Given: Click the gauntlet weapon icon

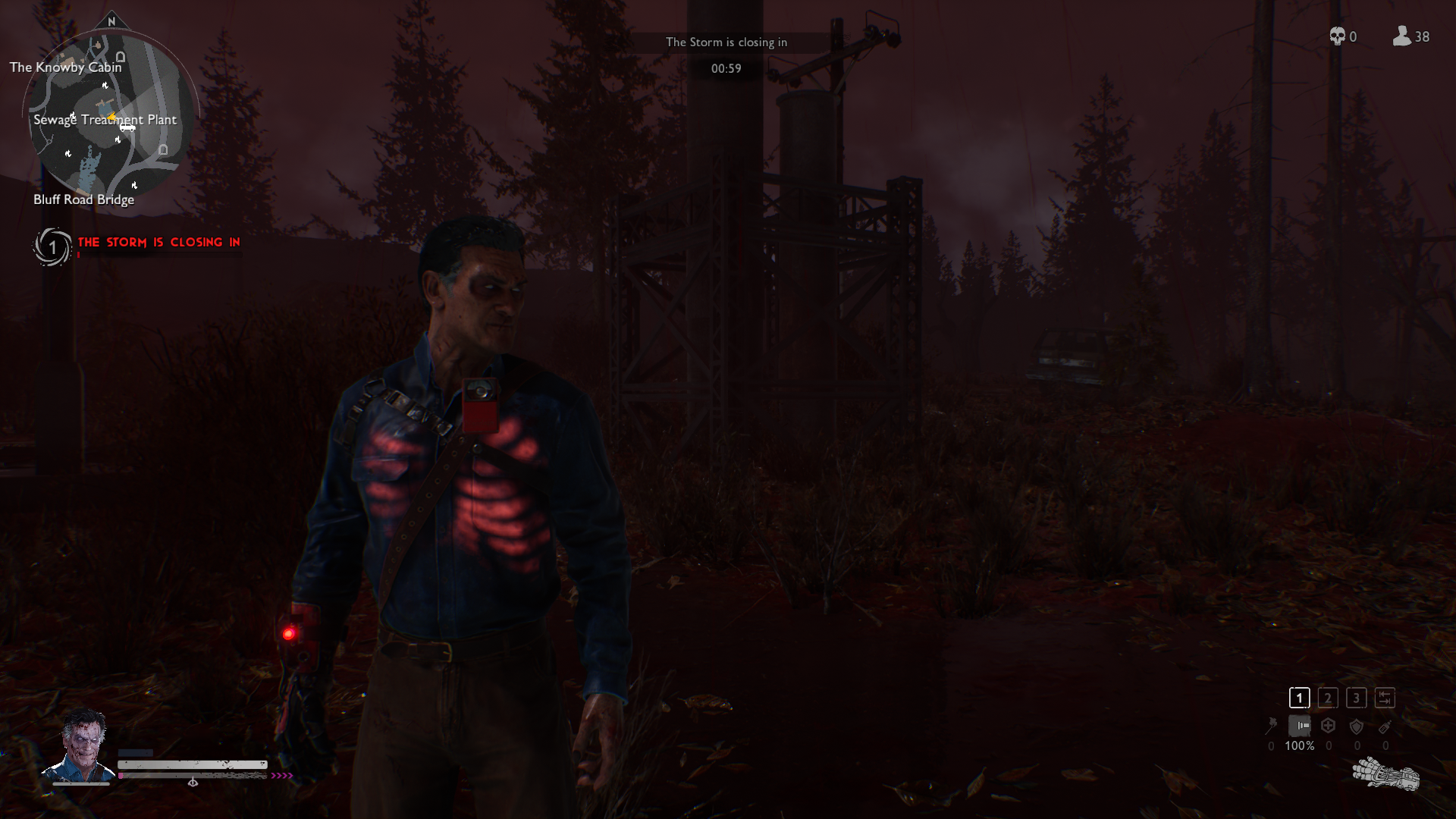Looking at the screenshot, I should (x=1385, y=775).
